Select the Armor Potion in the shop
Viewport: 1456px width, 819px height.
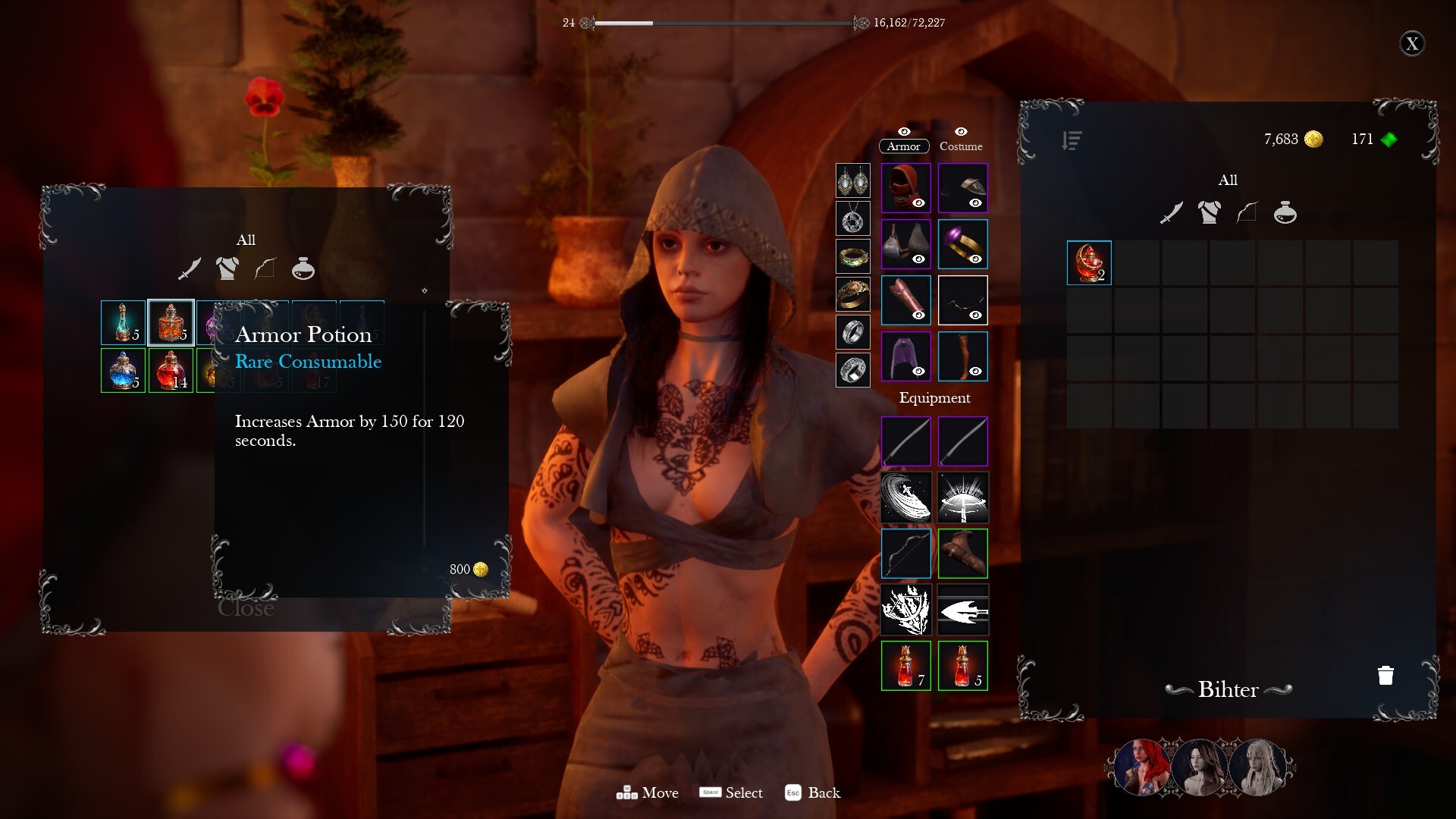[x=171, y=322]
